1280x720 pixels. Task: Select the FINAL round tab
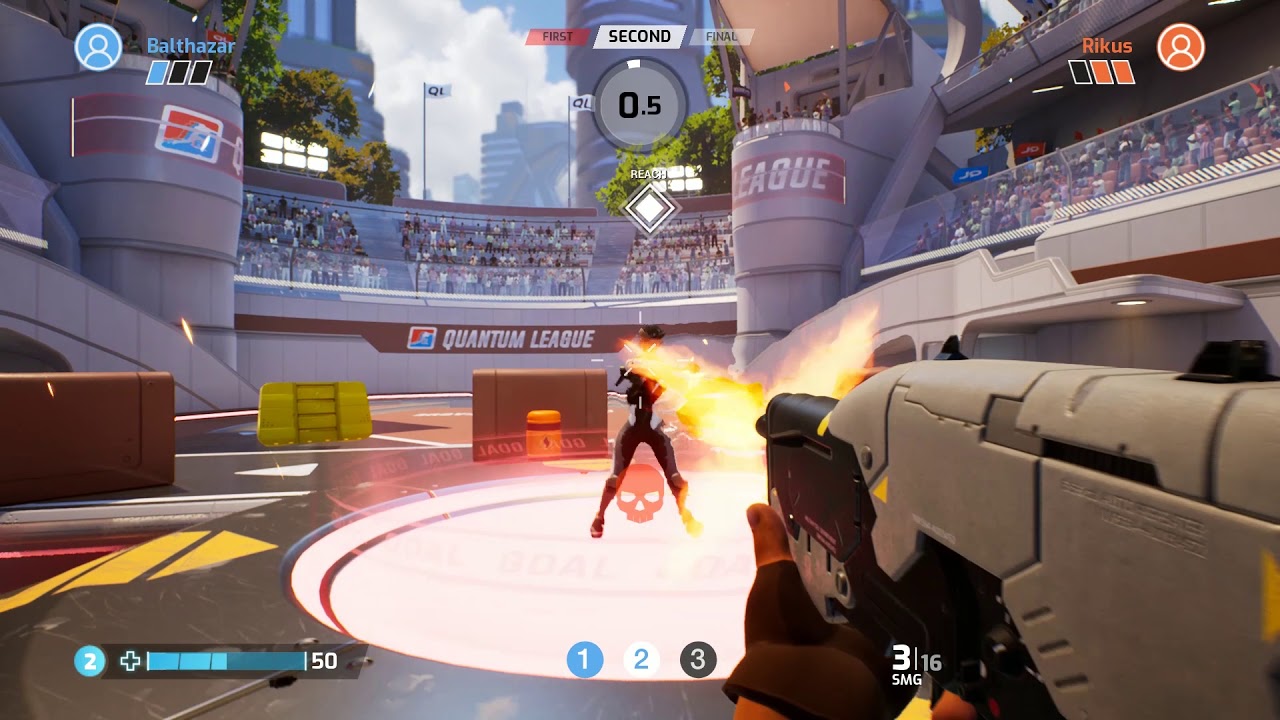point(721,37)
